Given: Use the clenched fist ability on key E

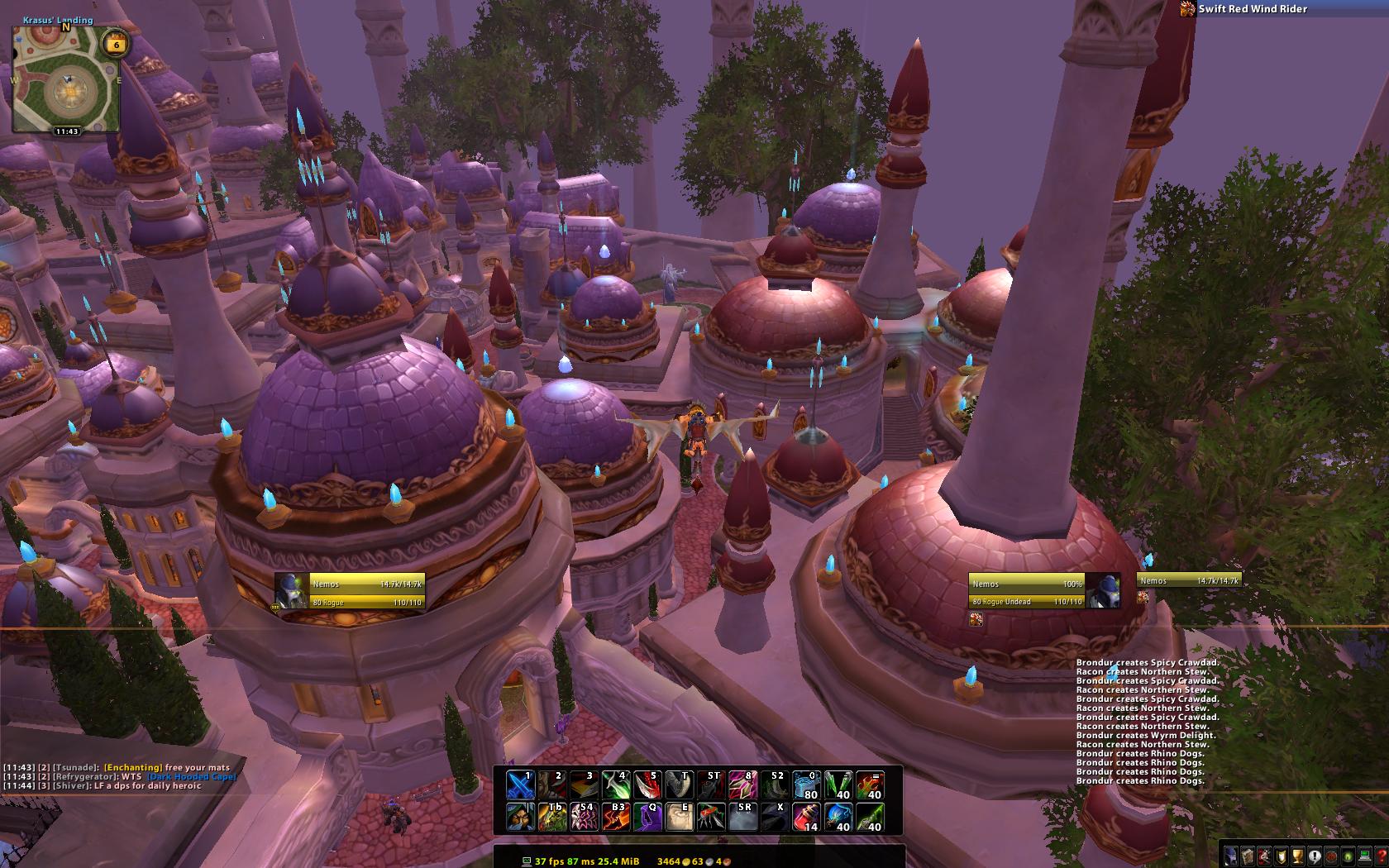Looking at the screenshot, I should pos(680,817).
